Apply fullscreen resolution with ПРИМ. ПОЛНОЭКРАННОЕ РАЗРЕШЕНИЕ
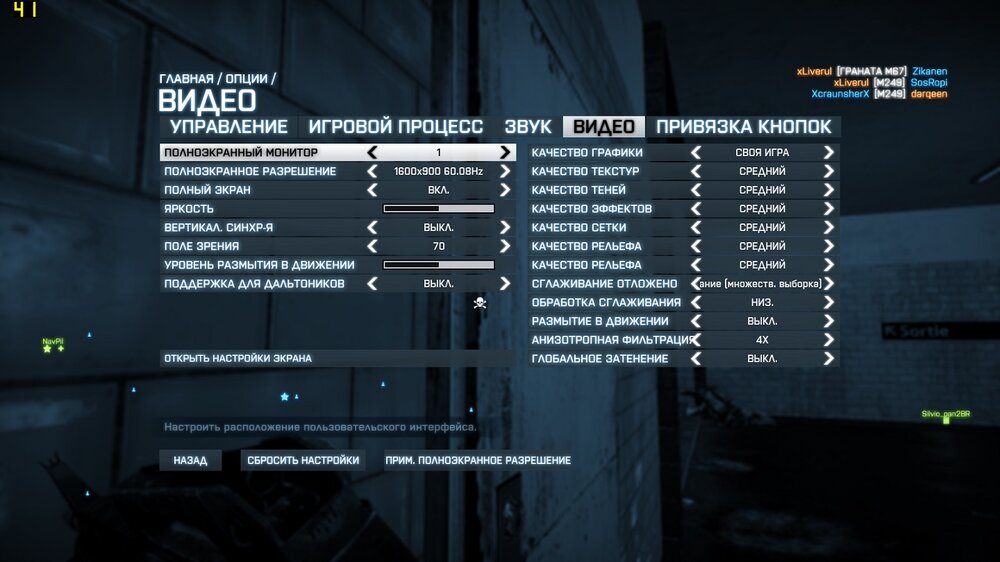 point(478,460)
